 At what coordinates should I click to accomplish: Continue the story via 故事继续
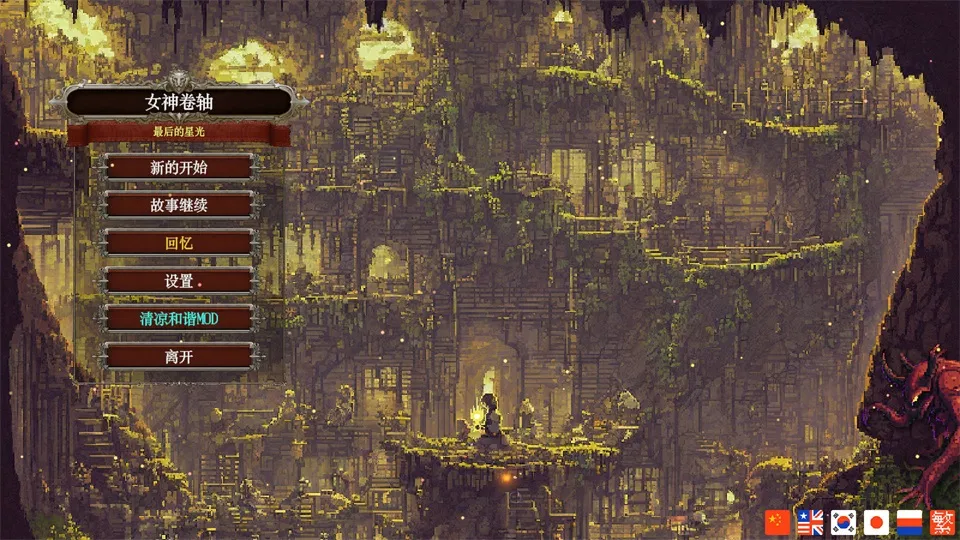[179, 205]
